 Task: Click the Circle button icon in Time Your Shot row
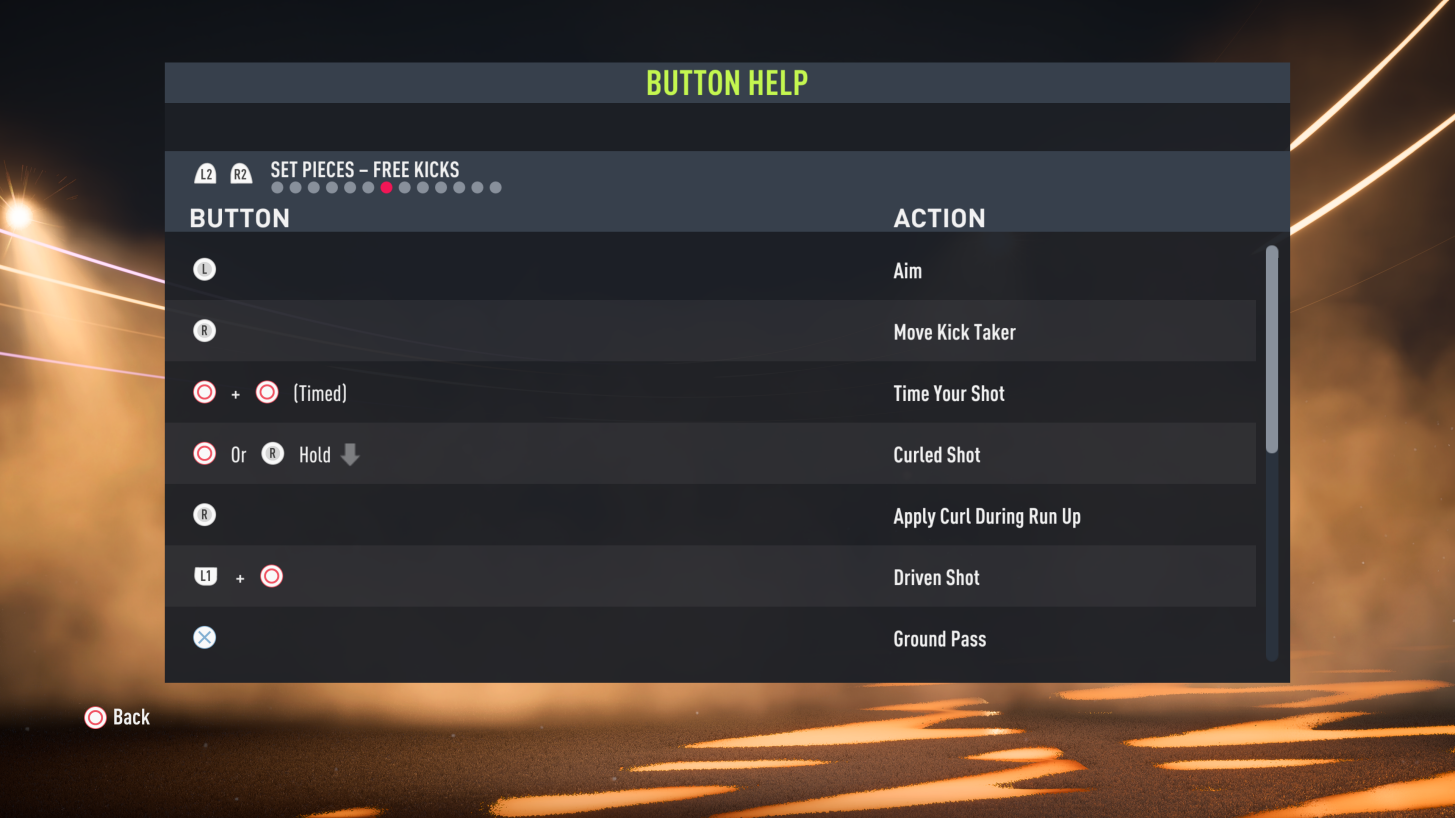click(x=204, y=391)
